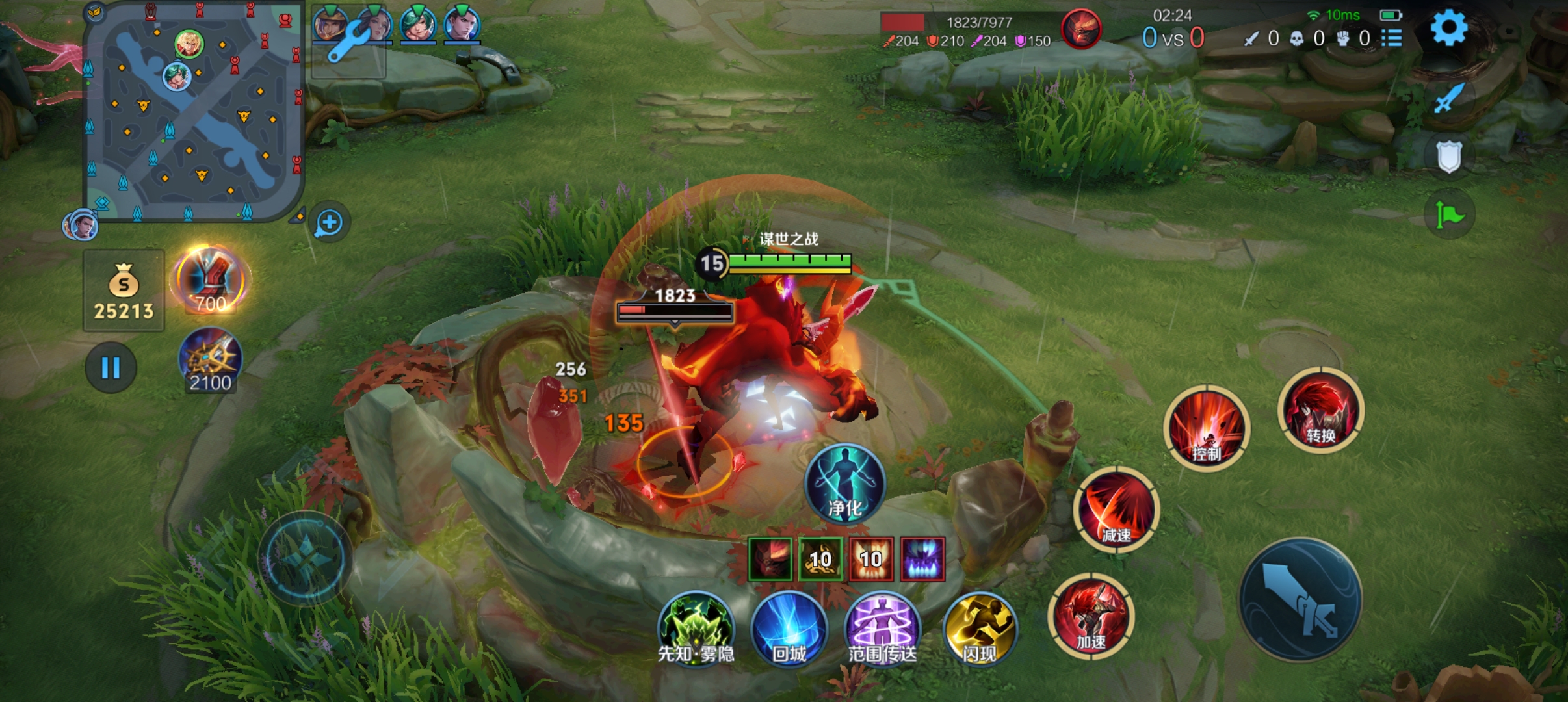
Task: Open the scoreboard list icon
Action: (x=1391, y=38)
